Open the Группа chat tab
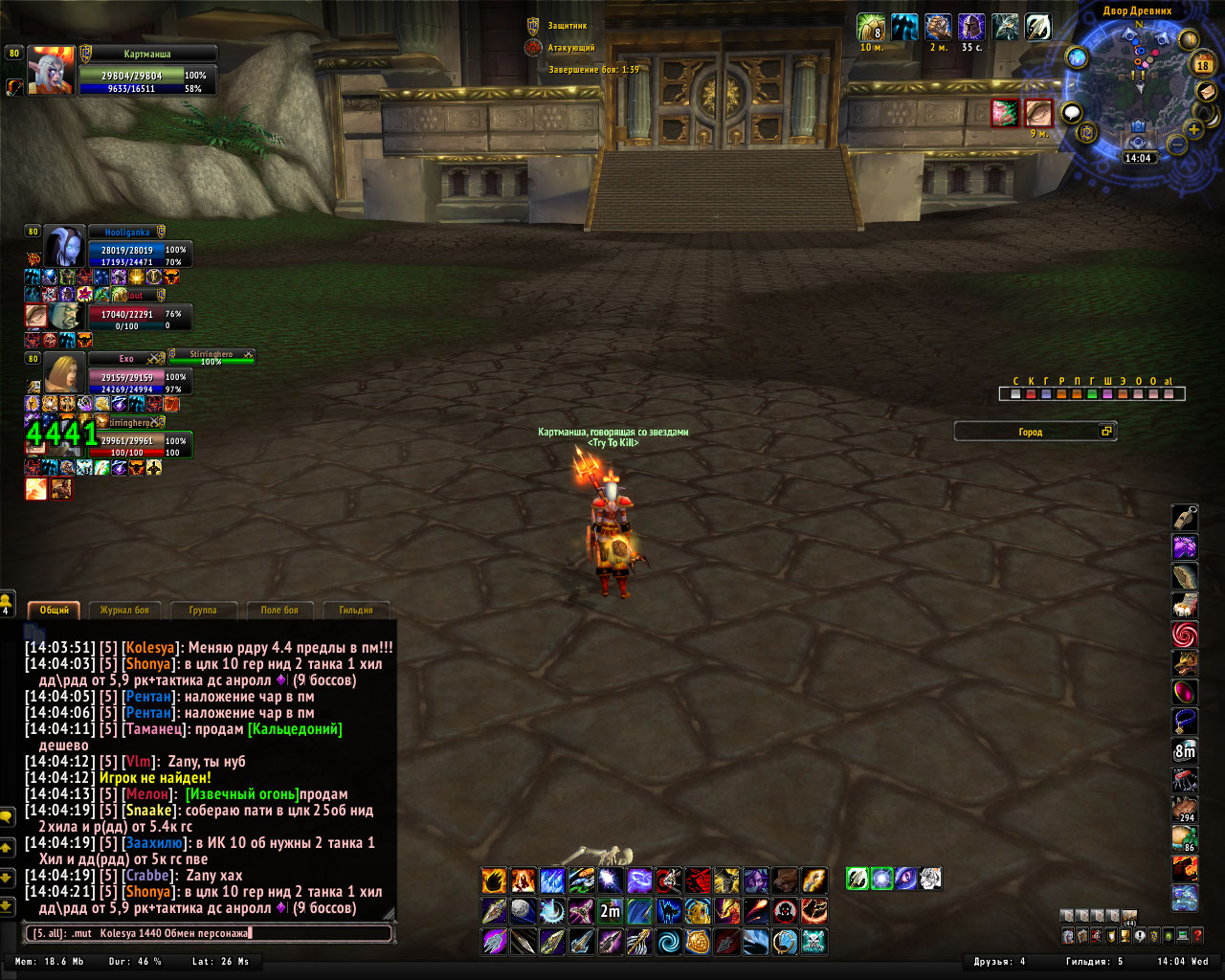This screenshot has height=980, width=1225. tap(203, 610)
